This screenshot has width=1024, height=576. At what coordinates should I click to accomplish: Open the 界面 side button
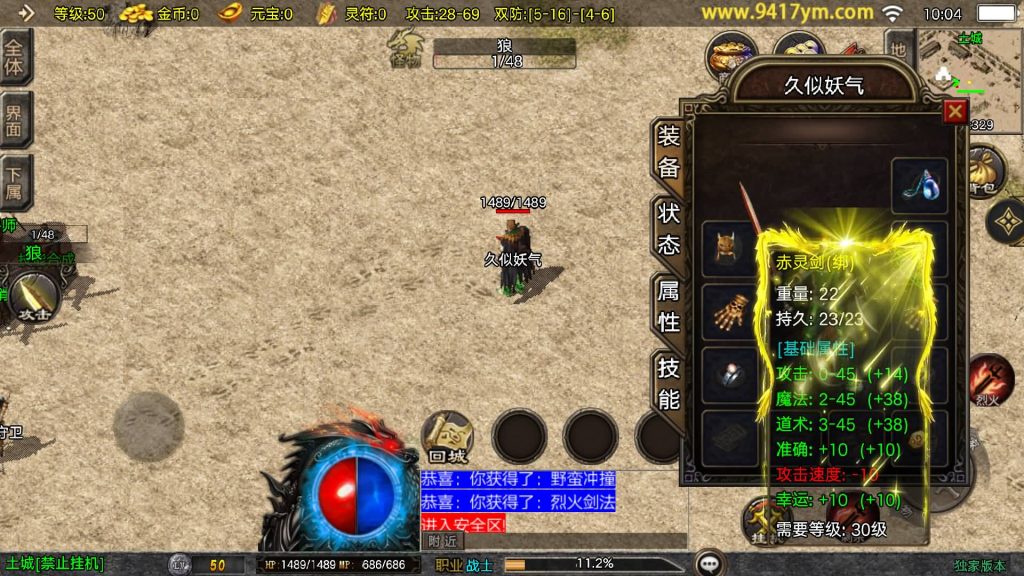15,120
